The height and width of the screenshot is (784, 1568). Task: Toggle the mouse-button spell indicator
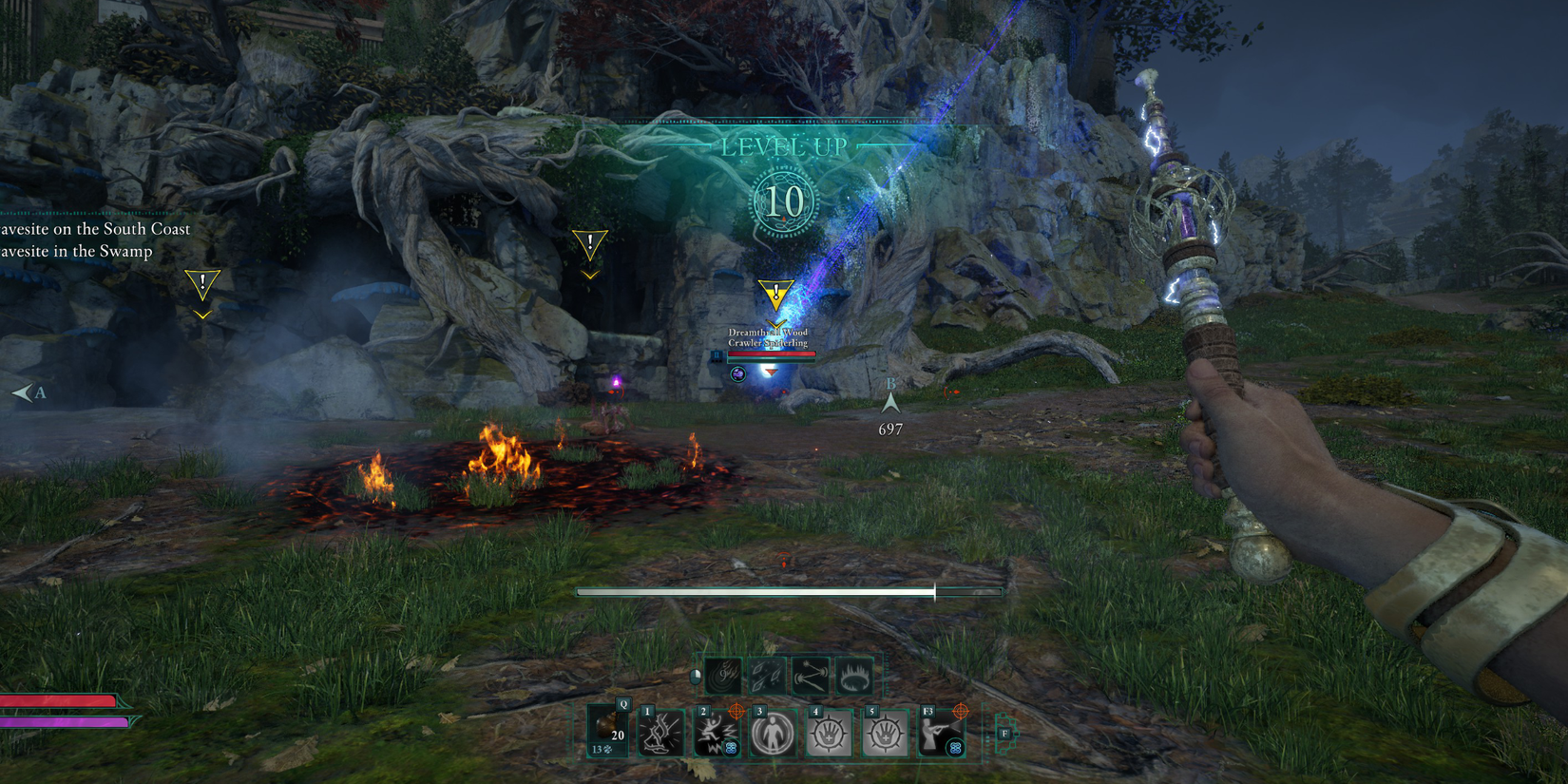pyautogui.click(x=695, y=676)
